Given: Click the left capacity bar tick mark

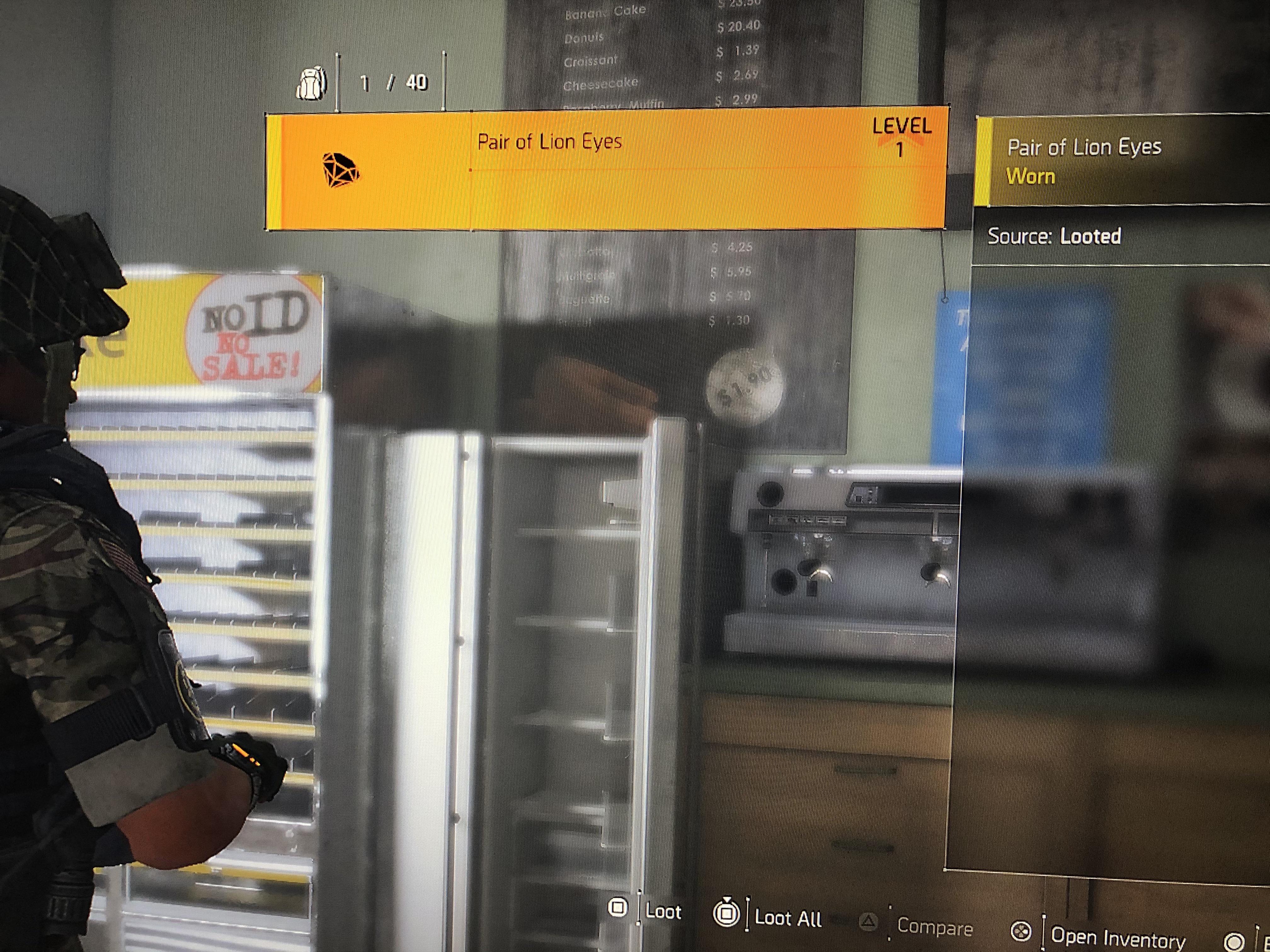Looking at the screenshot, I should [338, 81].
